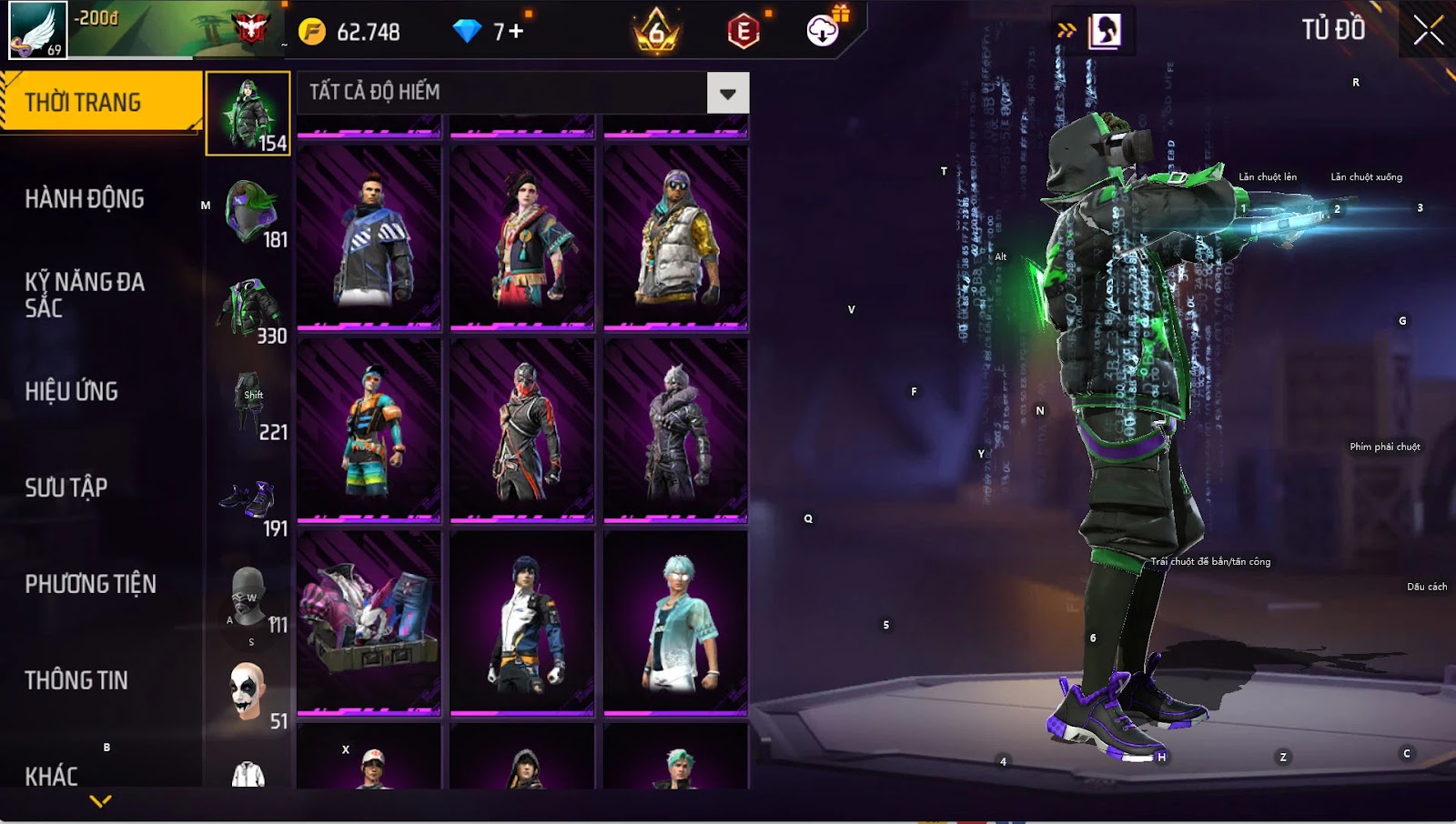
Task: Go to the SƯU TẬP section
Action: [x=66, y=487]
